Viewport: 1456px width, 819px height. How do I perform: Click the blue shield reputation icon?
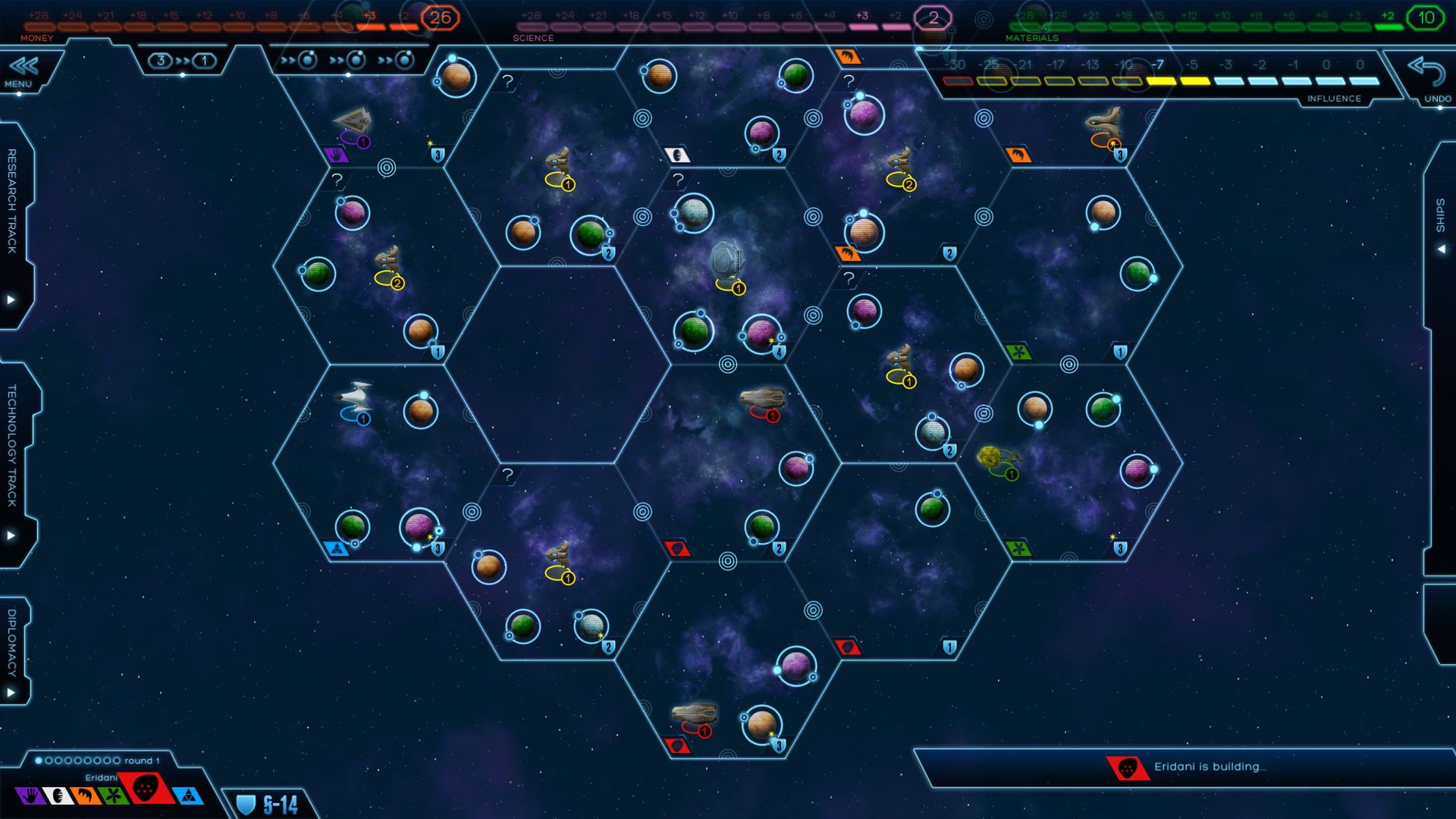click(246, 805)
